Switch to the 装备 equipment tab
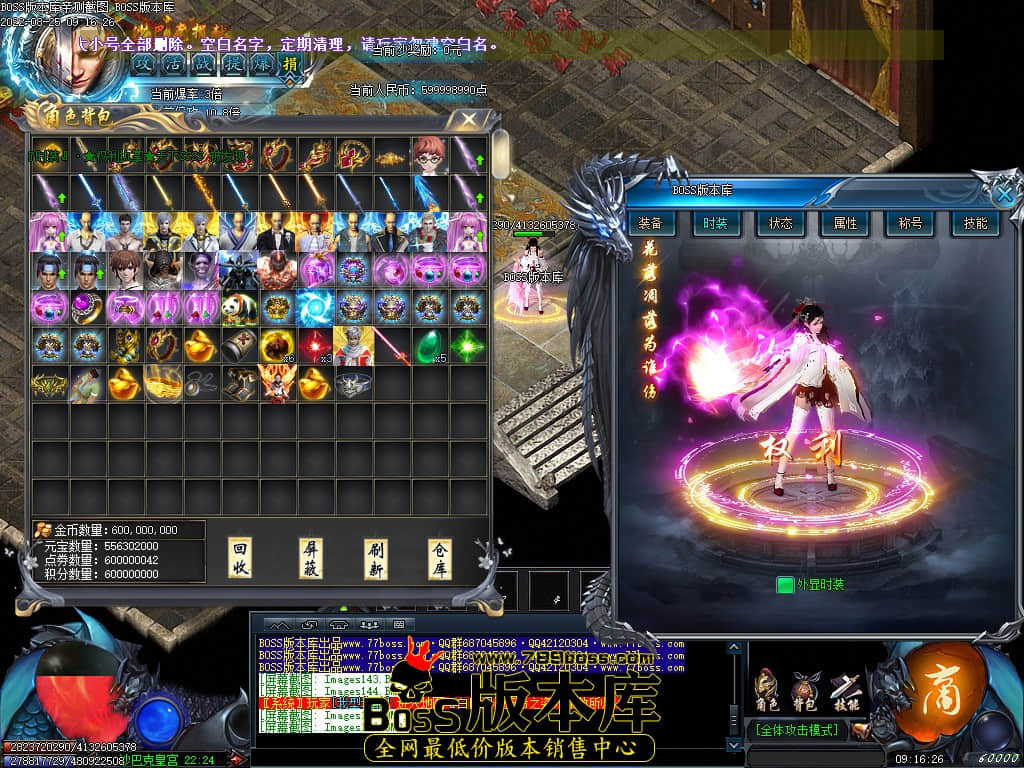The image size is (1024, 768). coord(650,224)
